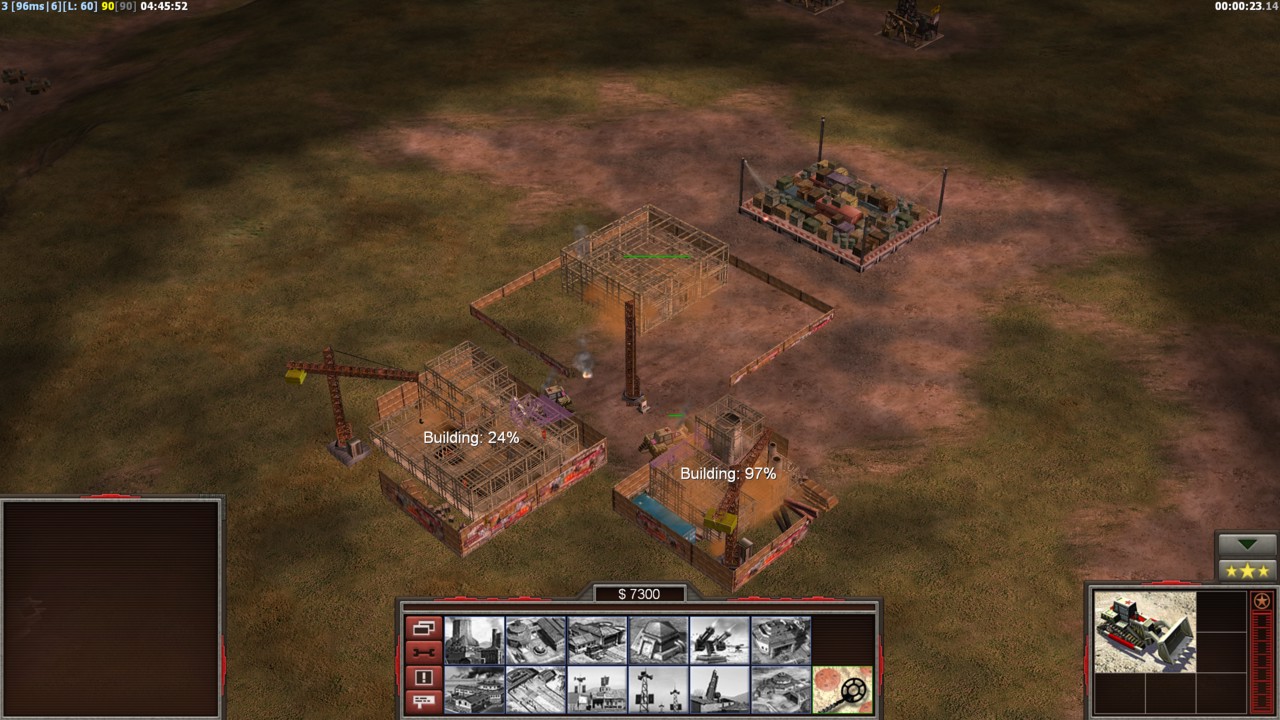1280x720 pixels.
Task: Choose the Command Center build icon
Action: pyautogui.click(x=781, y=690)
